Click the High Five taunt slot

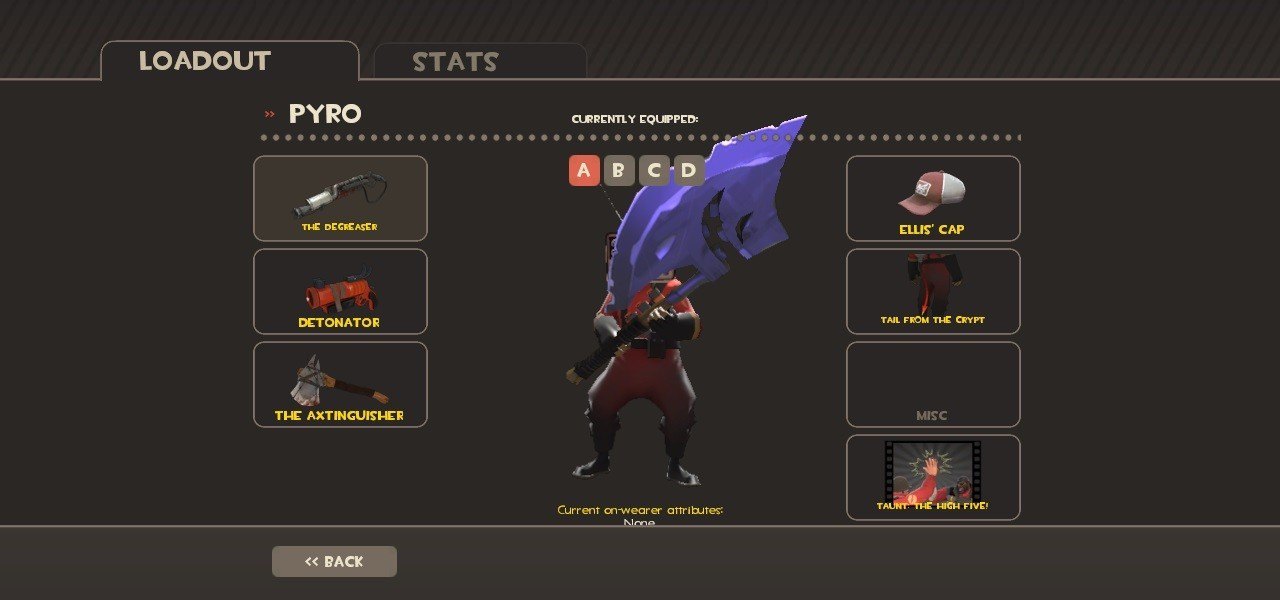[933, 477]
